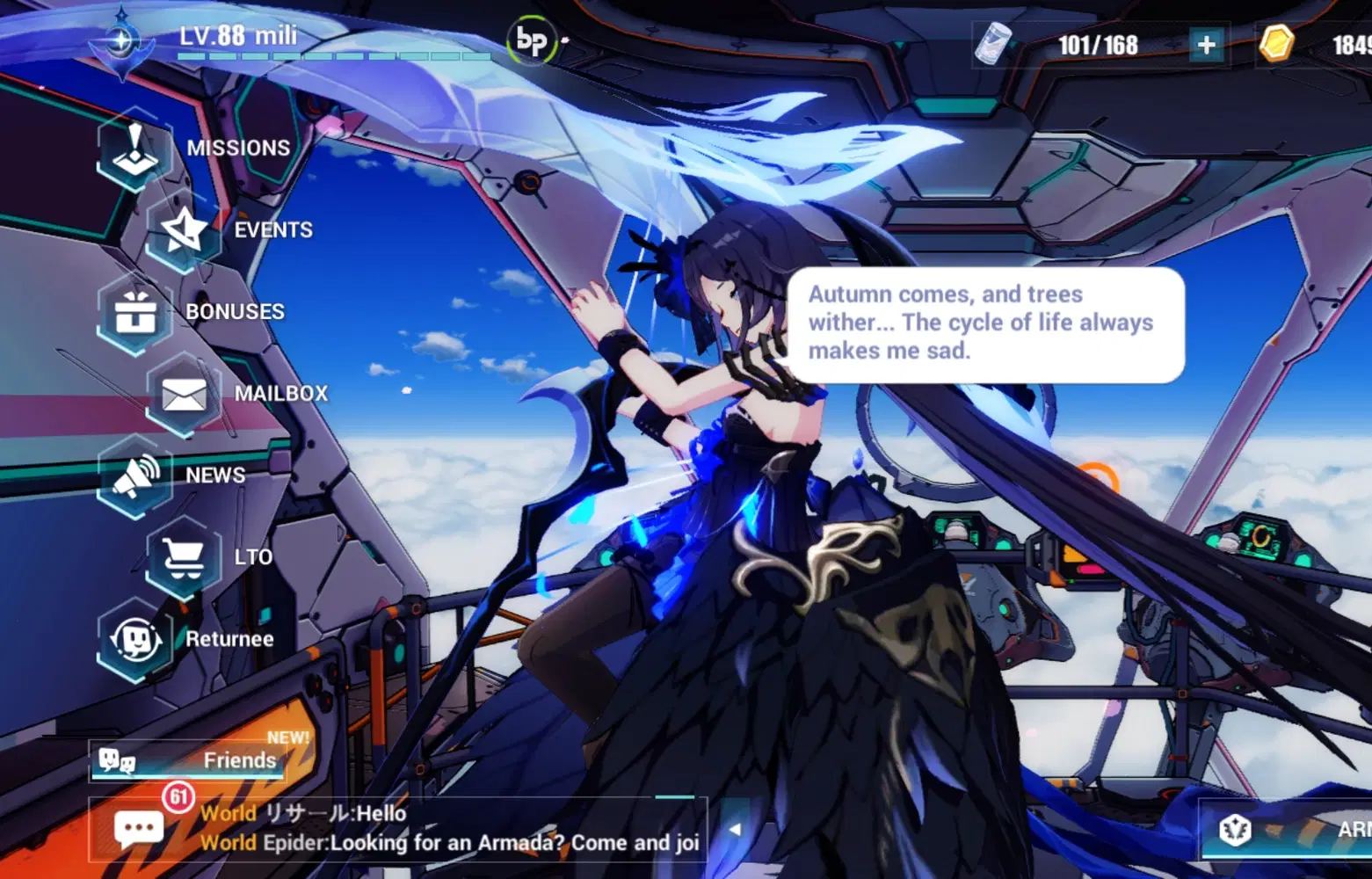Open the LTO shopping cart icon
Viewport: 1372px width, 879px height.
182,558
